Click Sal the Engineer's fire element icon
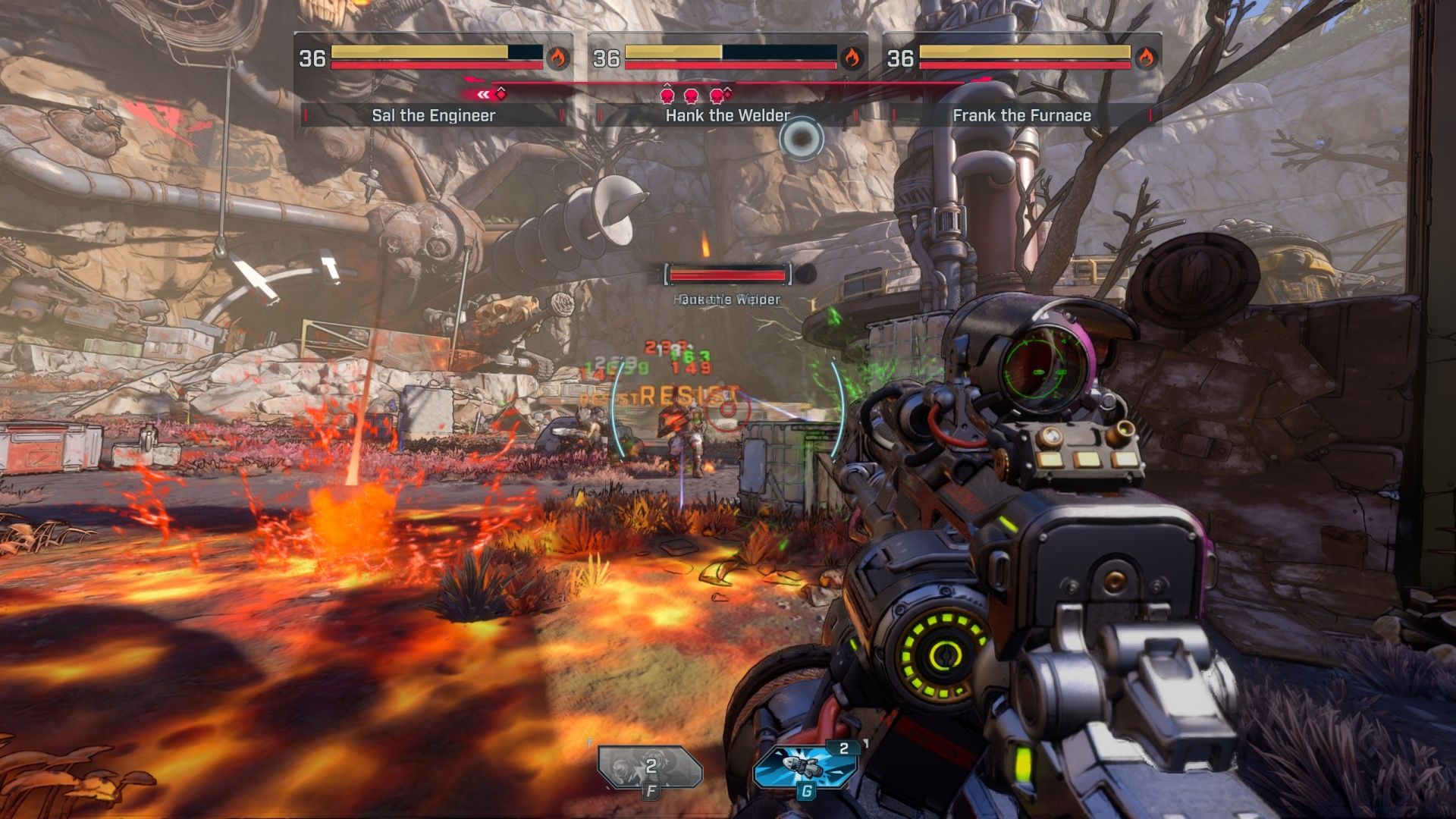 pyautogui.click(x=558, y=58)
